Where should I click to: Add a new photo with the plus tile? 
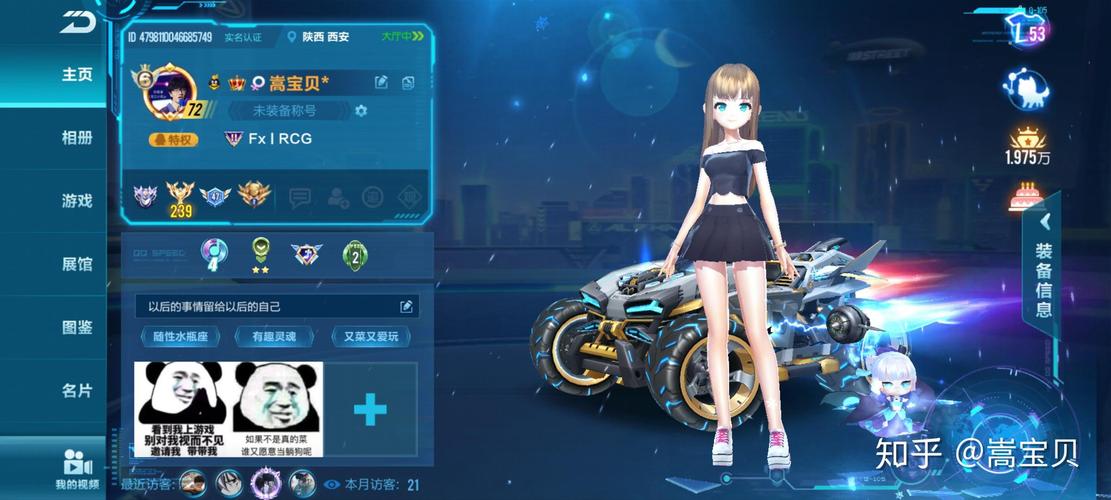370,409
